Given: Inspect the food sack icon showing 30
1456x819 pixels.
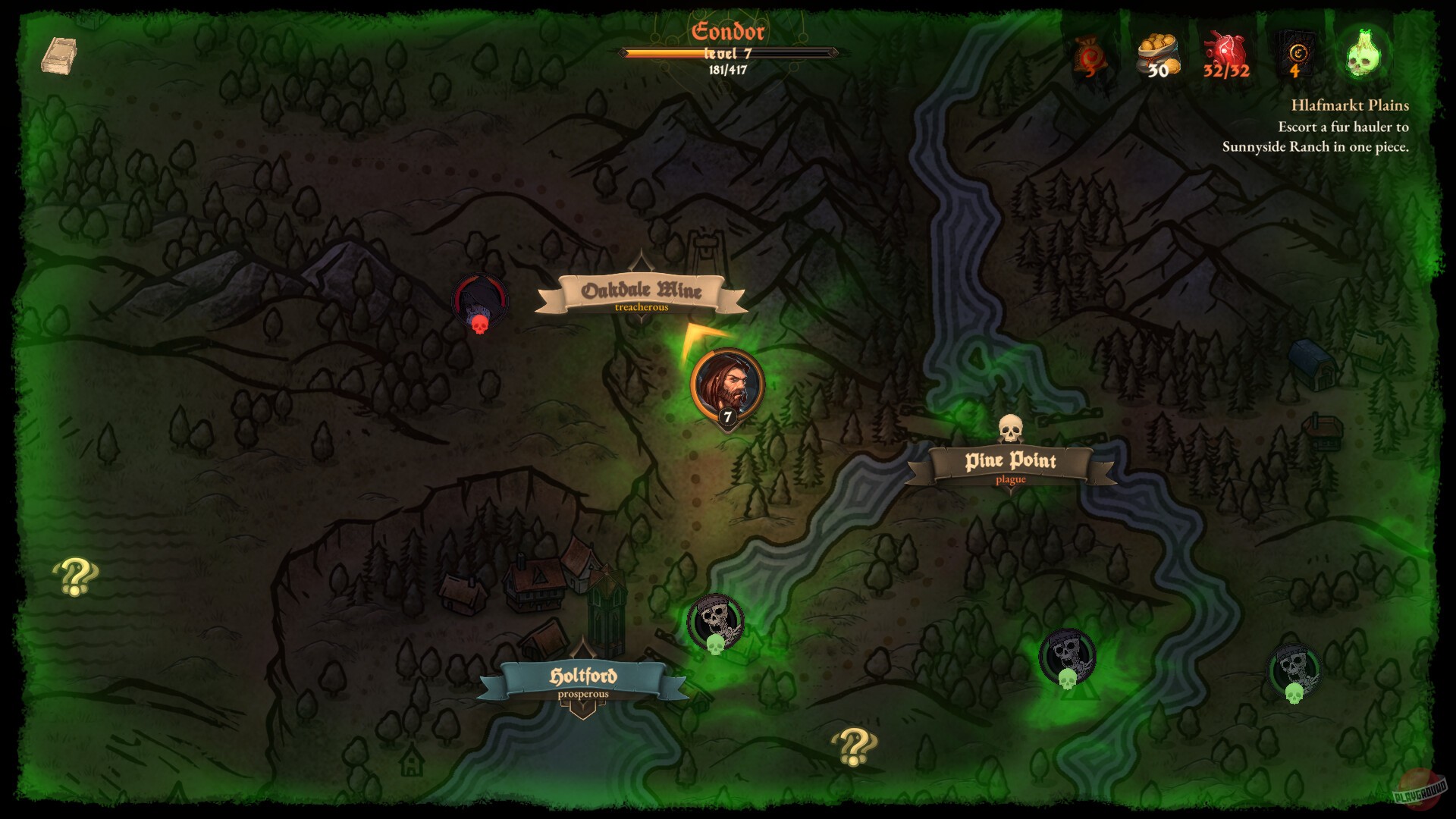Looking at the screenshot, I should (1159, 53).
